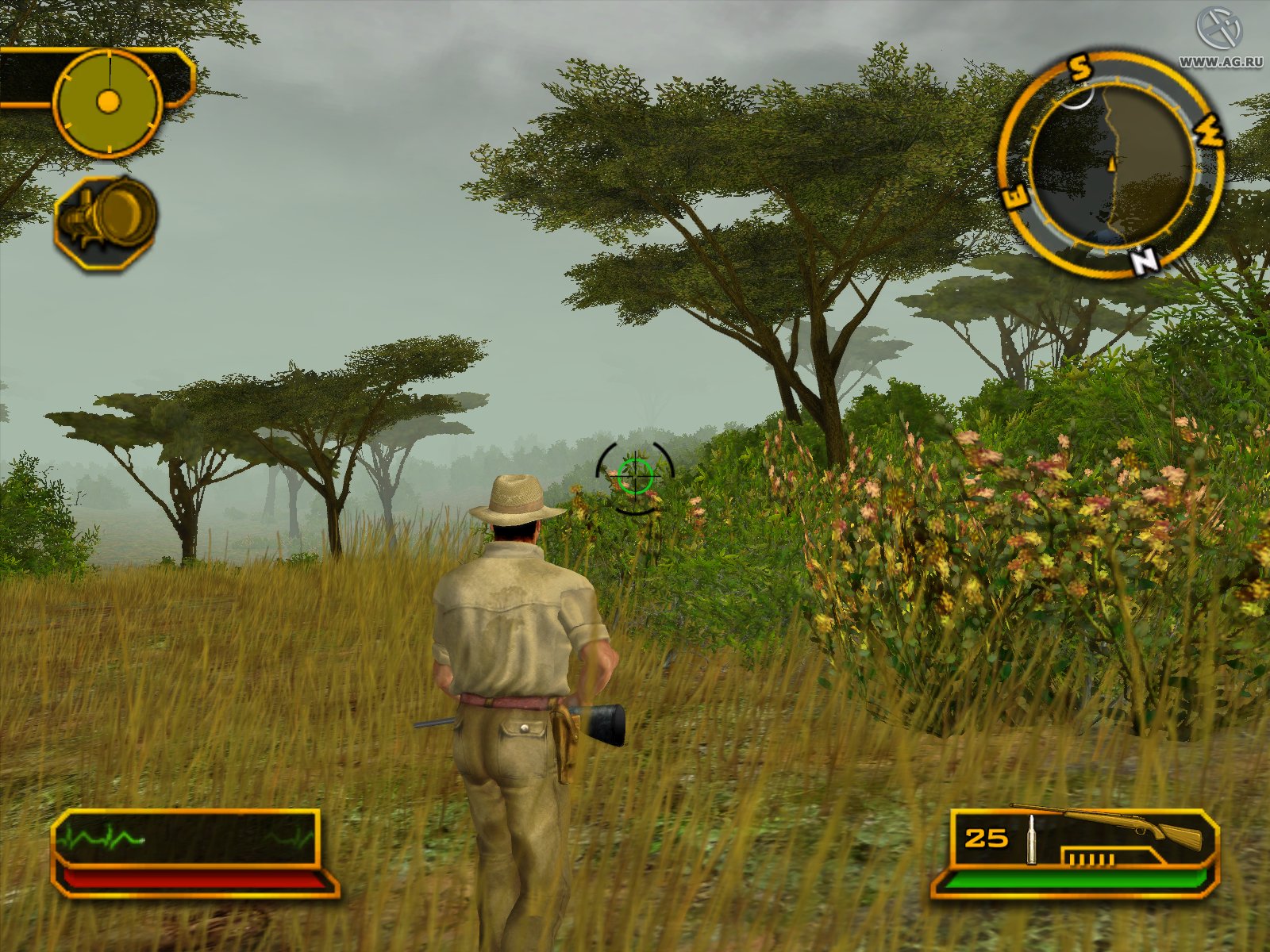The image size is (1270, 952).
Task: Click the green stamina bar
Action: coord(1079,881)
